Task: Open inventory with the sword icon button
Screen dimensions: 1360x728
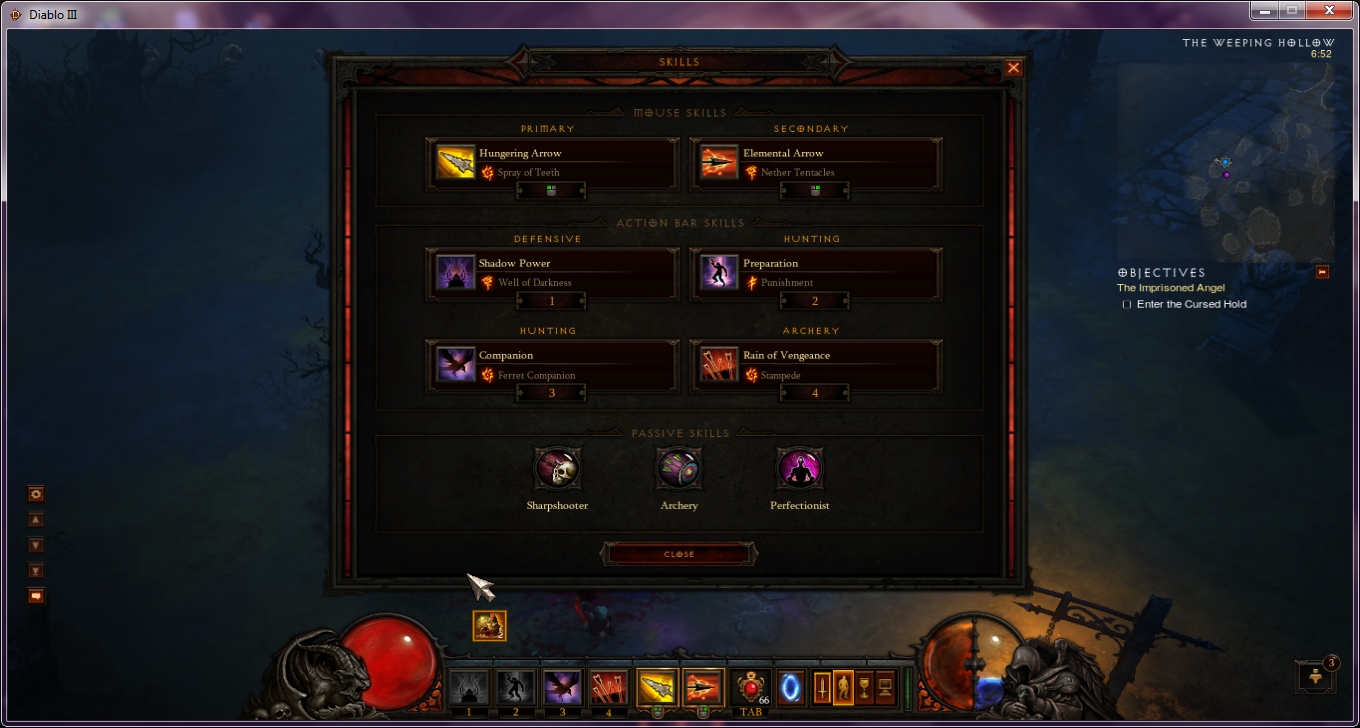Action: [822, 688]
